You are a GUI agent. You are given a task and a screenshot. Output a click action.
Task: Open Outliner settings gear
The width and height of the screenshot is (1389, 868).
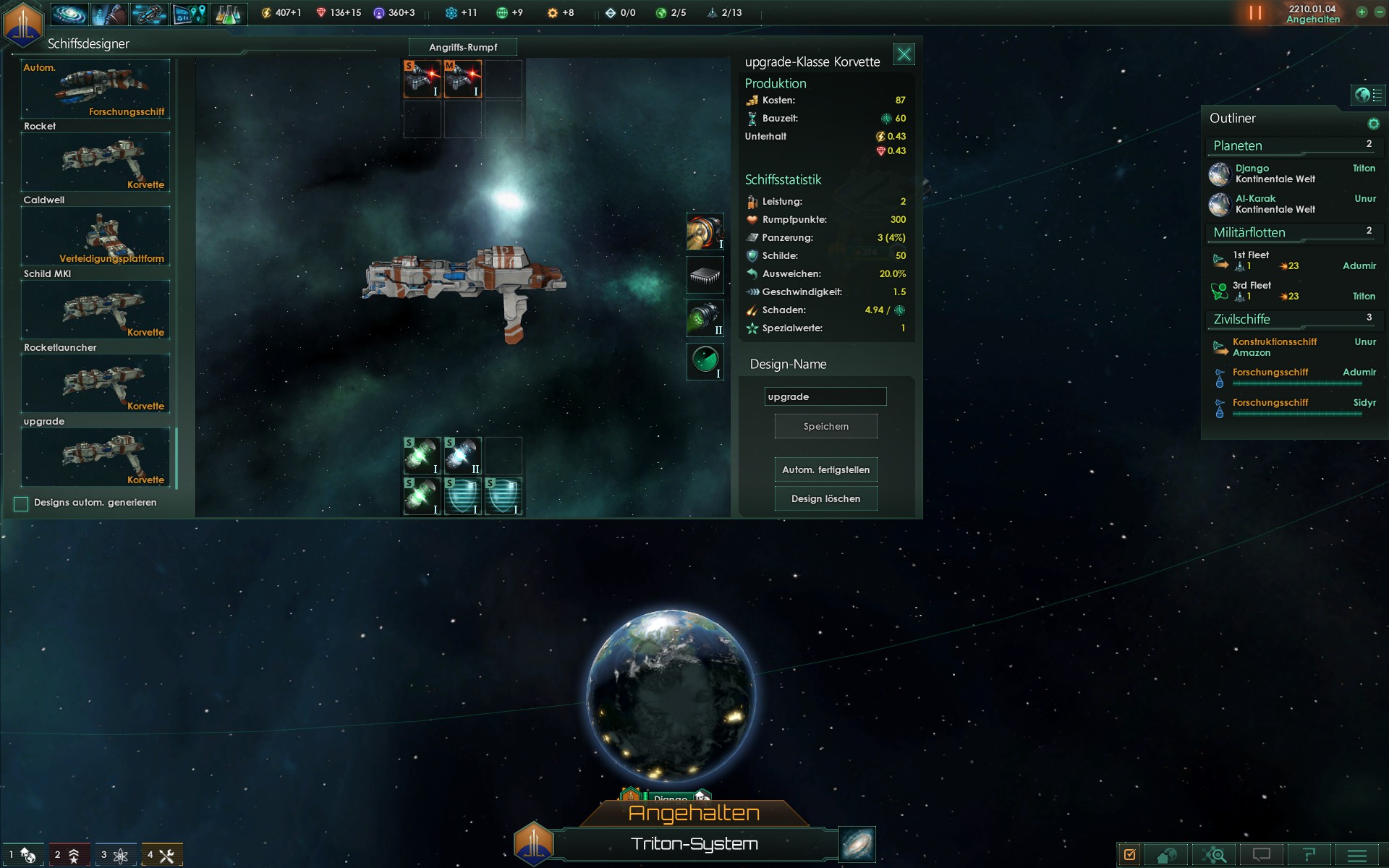[1373, 124]
